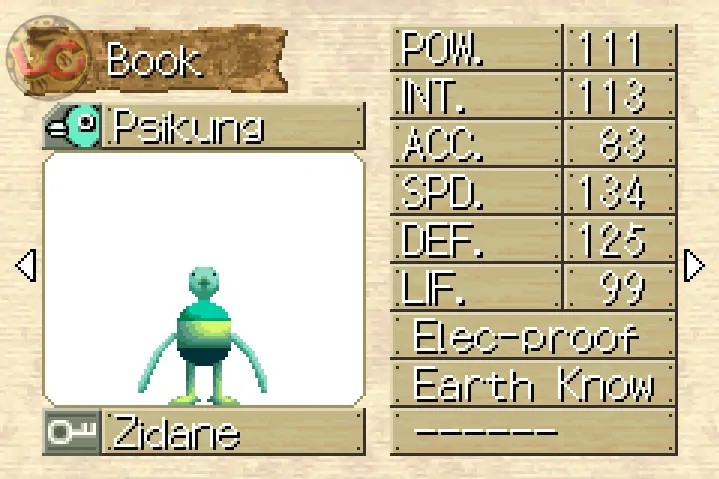
Task: Select the empty dashed trait slot
Action: coord(532,431)
